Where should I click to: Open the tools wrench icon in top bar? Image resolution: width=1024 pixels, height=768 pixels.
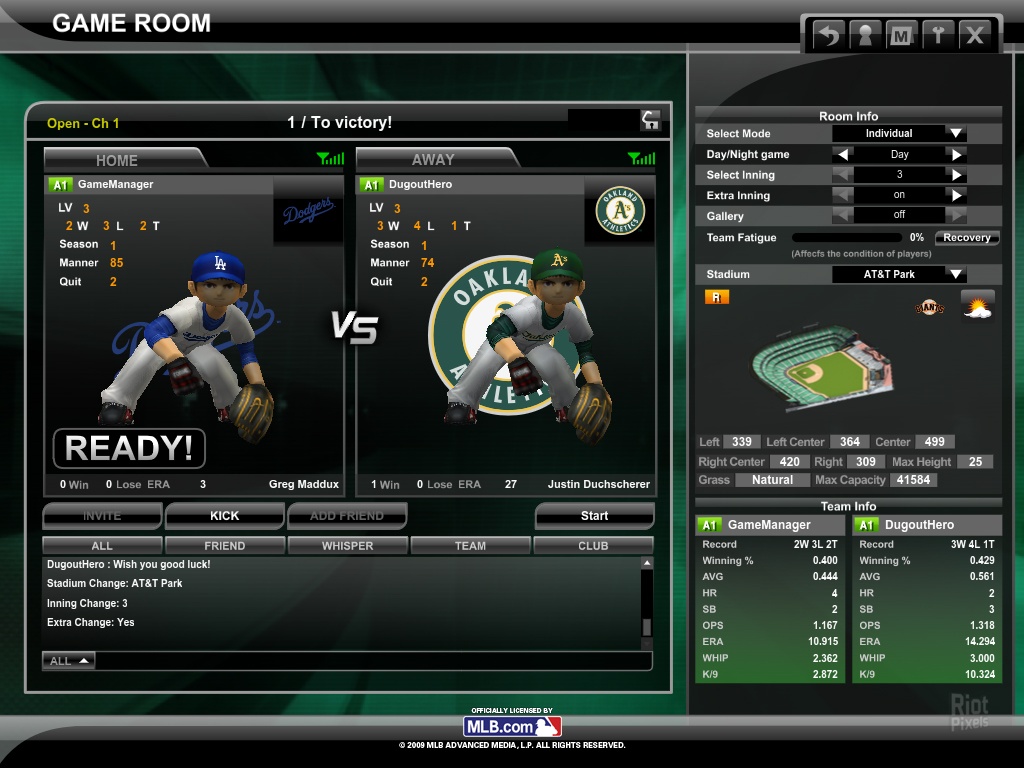coord(937,36)
